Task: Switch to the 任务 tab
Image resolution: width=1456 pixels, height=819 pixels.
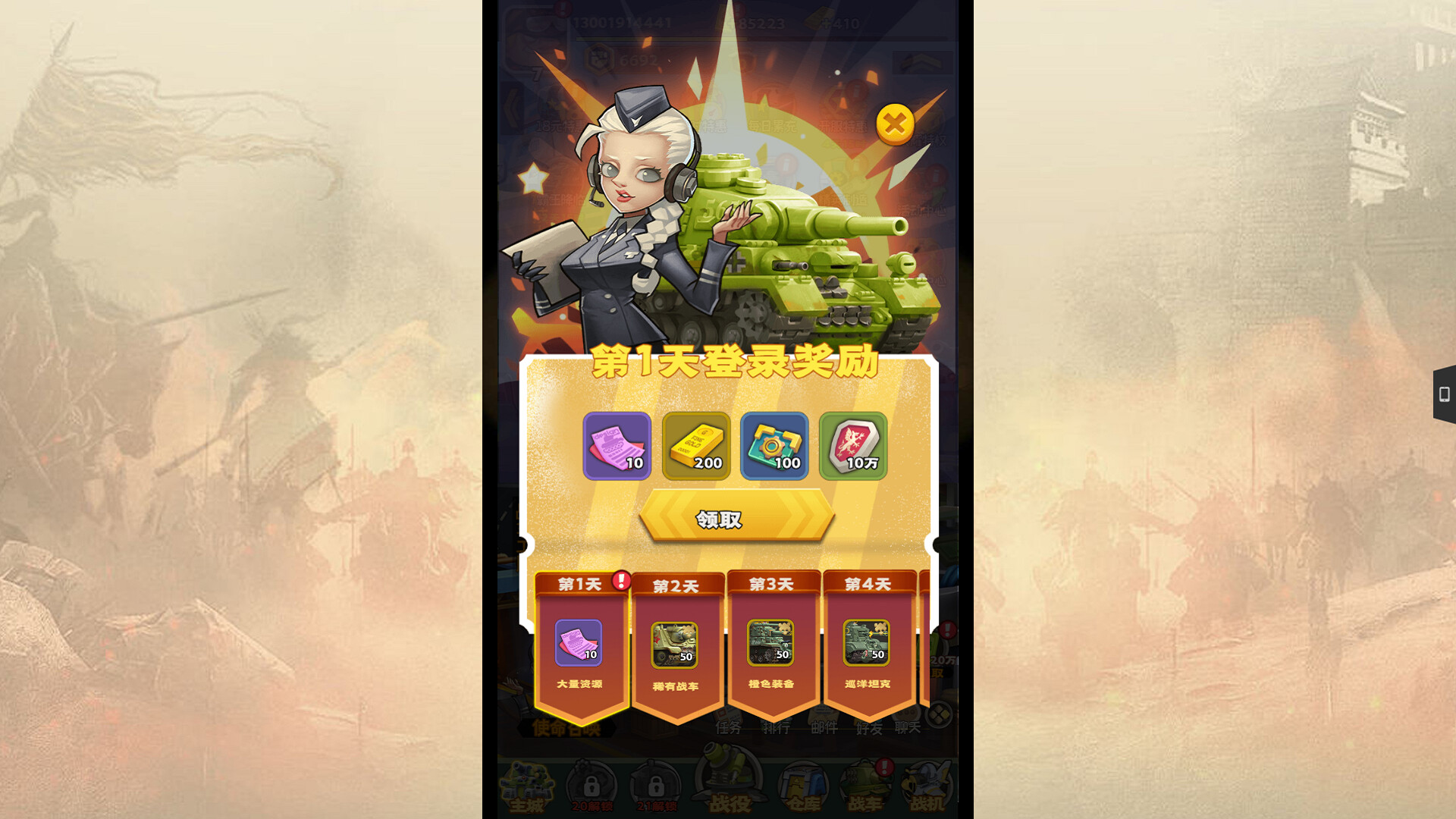Action: click(728, 728)
